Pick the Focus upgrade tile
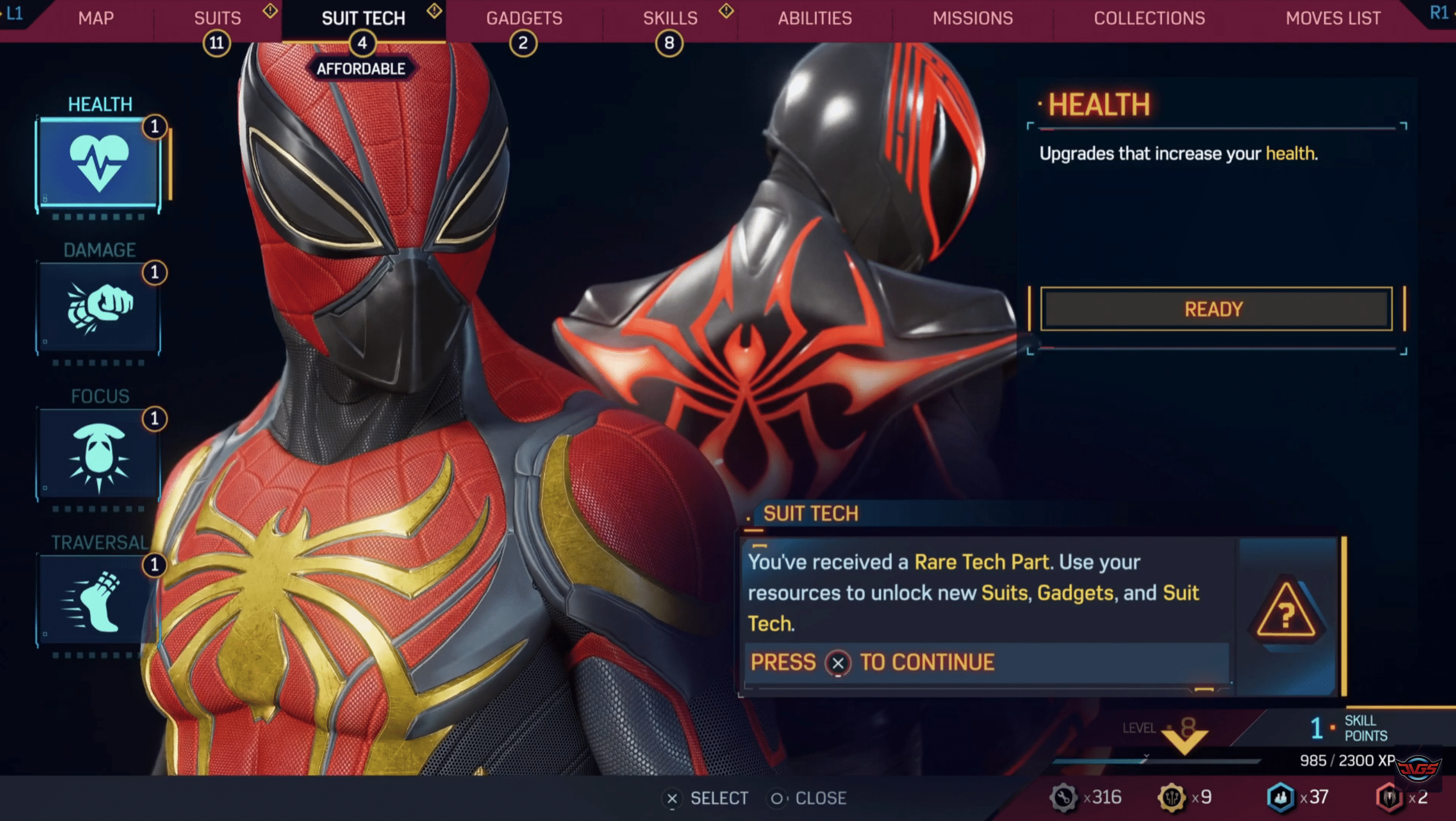This screenshot has height=821, width=1456. click(99, 454)
